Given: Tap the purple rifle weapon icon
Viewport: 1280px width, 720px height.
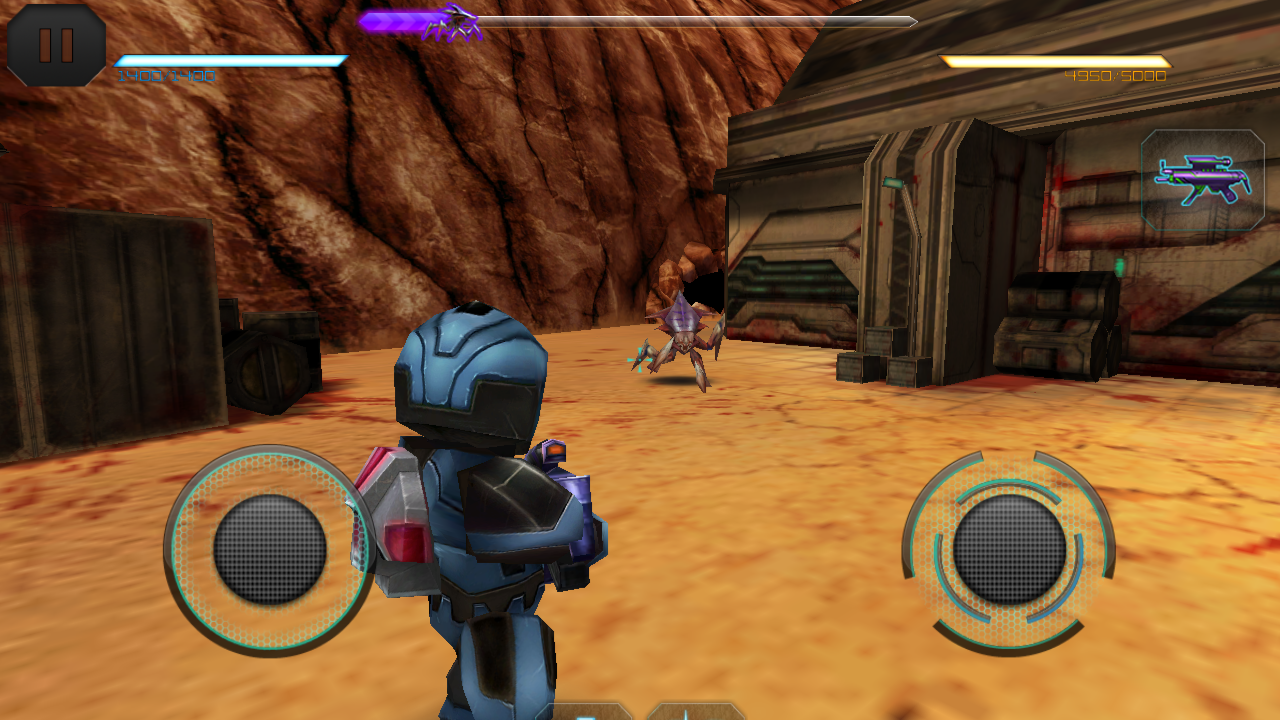Looking at the screenshot, I should pyautogui.click(x=1202, y=181).
